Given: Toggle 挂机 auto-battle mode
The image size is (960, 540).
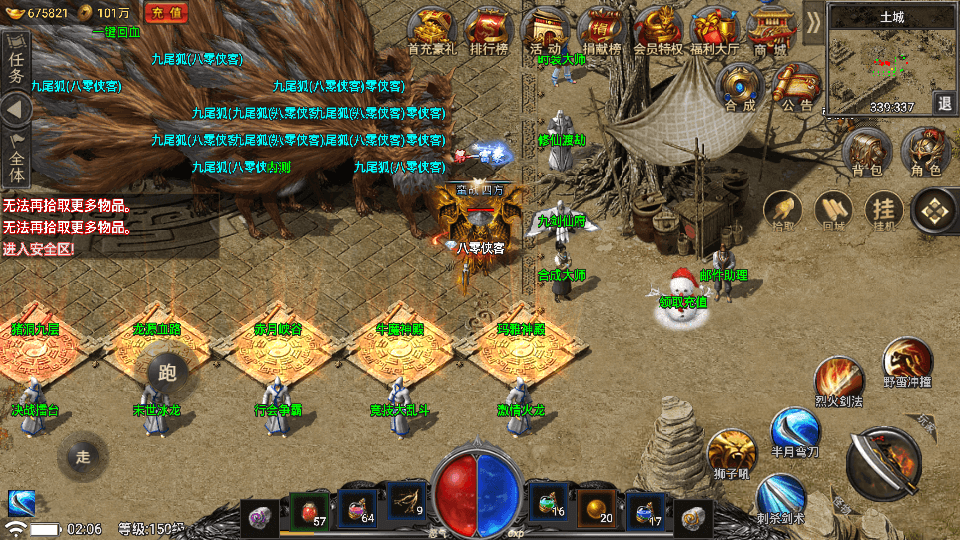Looking at the screenshot, I should [x=883, y=209].
